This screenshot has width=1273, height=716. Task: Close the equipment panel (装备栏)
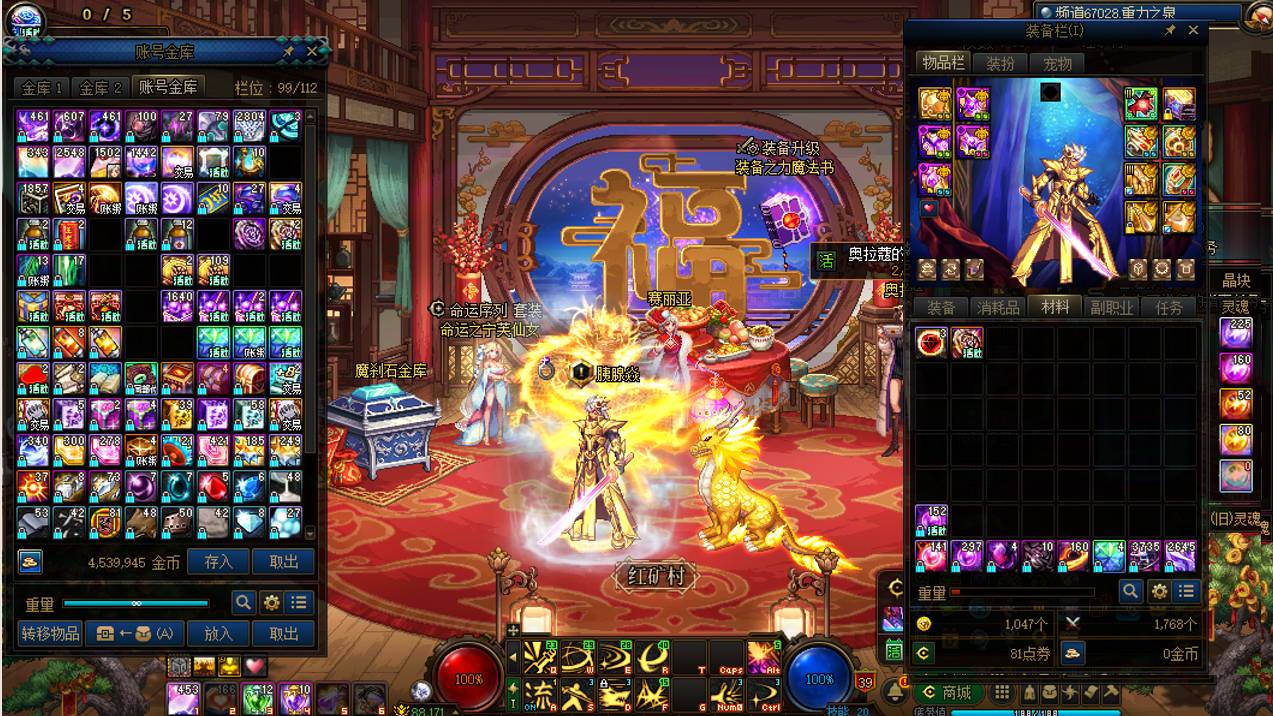tap(1193, 31)
